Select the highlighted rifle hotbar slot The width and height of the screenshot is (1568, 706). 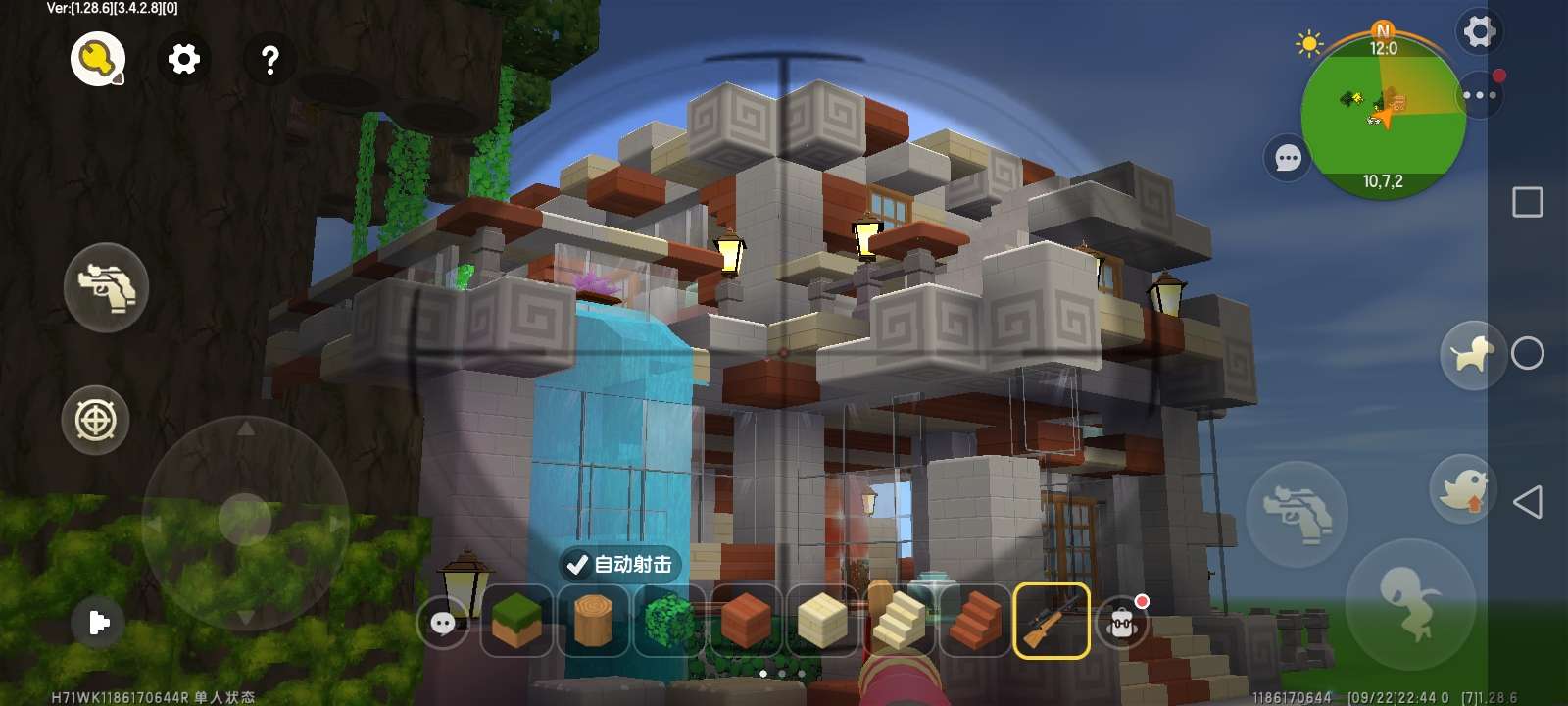point(1051,621)
